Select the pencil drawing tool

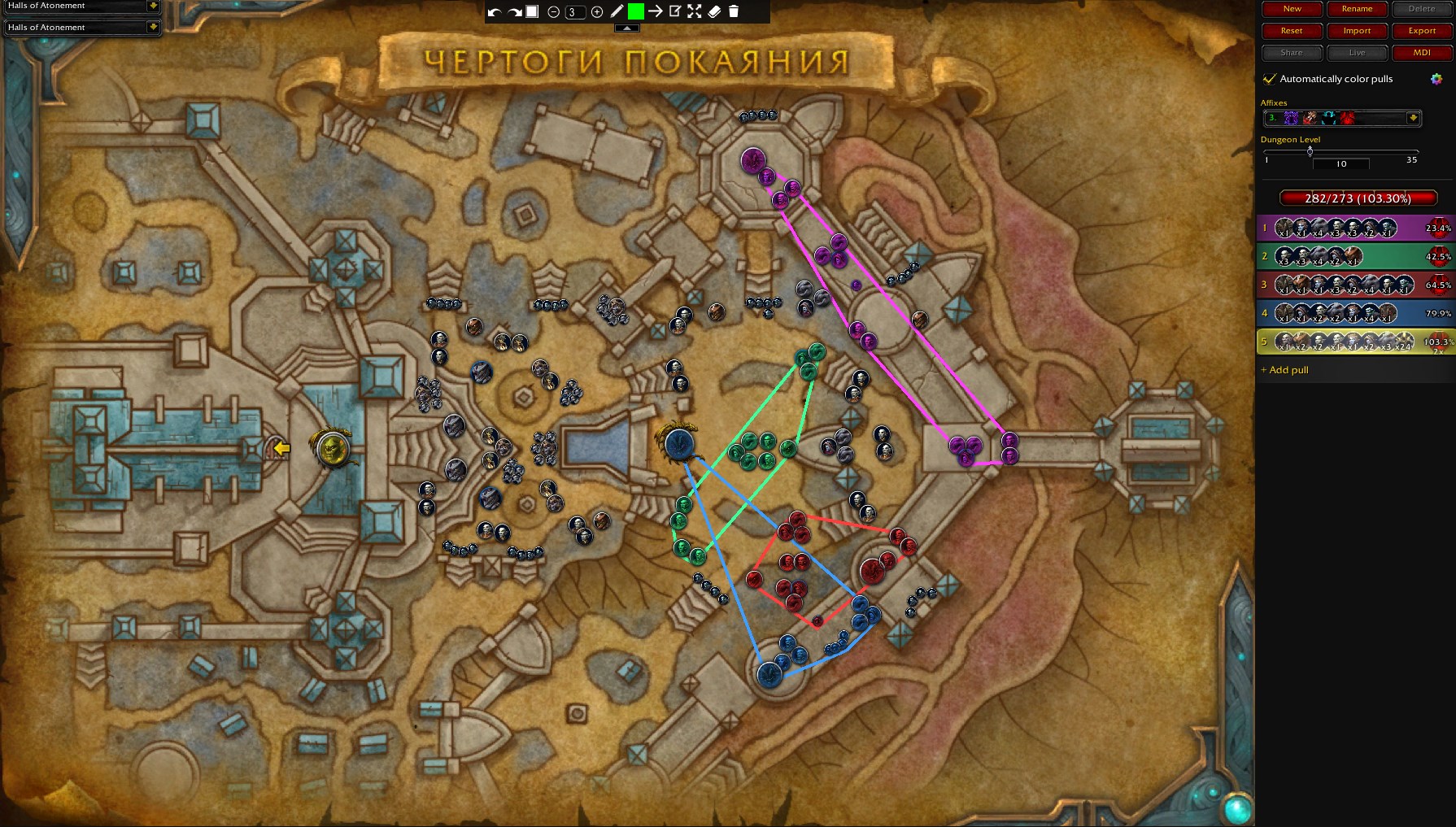[x=617, y=11]
